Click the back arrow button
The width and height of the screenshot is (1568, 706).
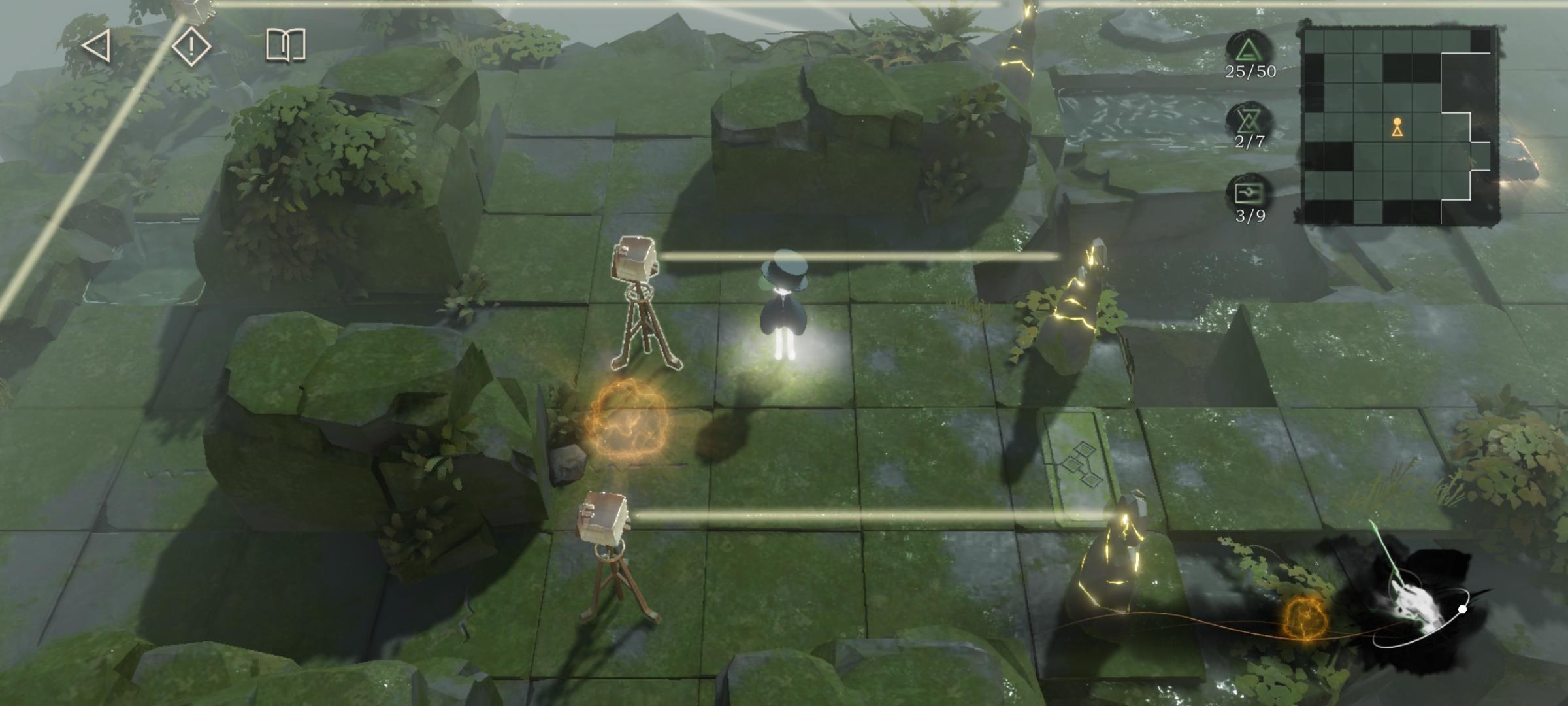[97, 46]
